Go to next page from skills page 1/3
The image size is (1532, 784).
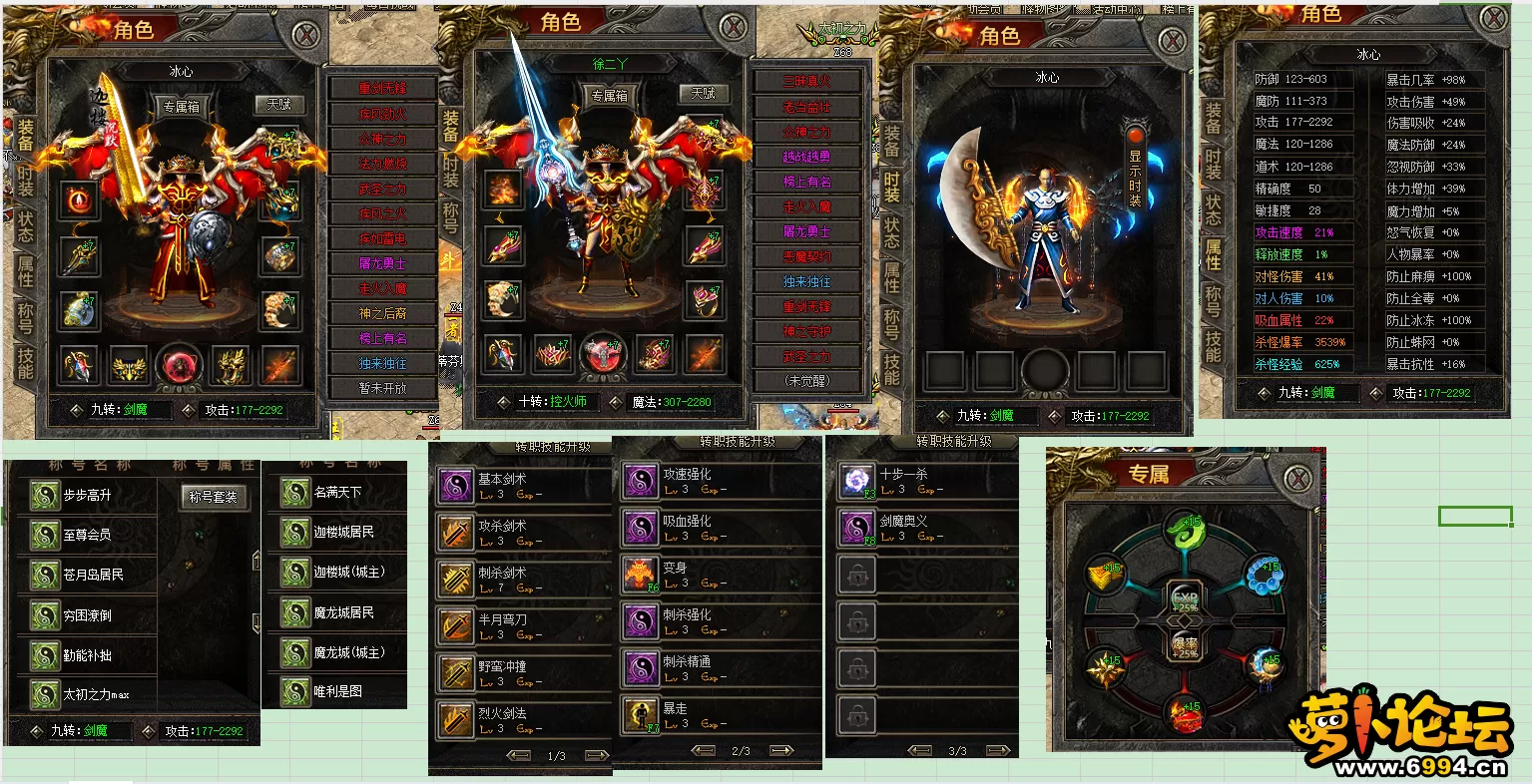coord(597,756)
